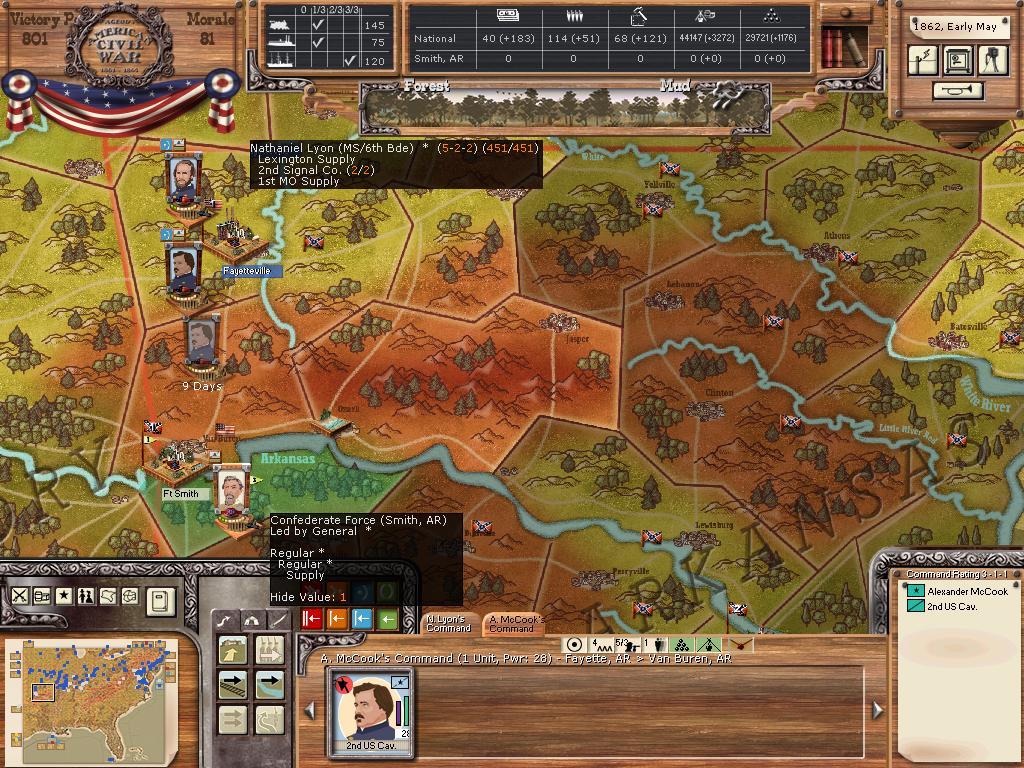Choose the green posture arrow button
Viewport: 1024px width, 768px height.
(387, 619)
